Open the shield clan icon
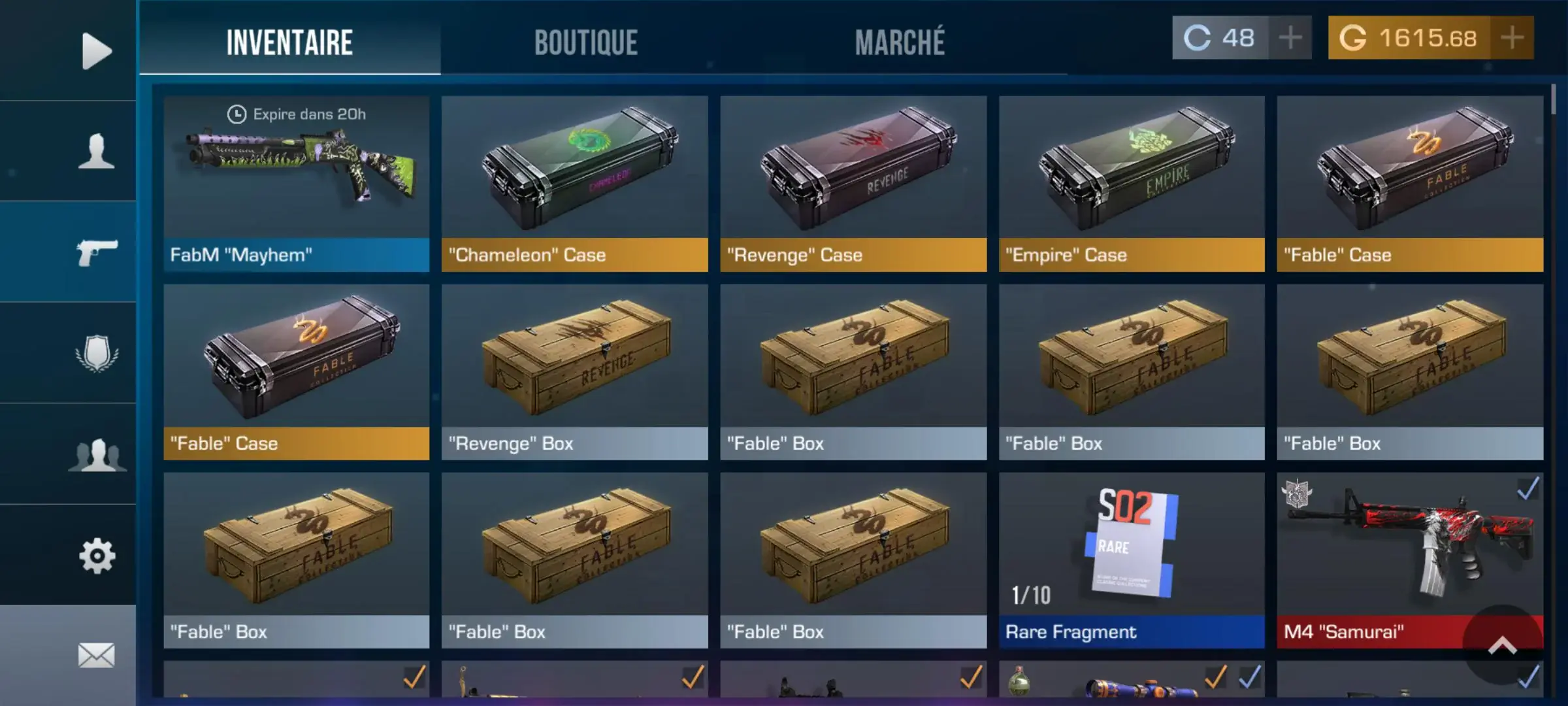The height and width of the screenshot is (706, 1568). (x=95, y=351)
